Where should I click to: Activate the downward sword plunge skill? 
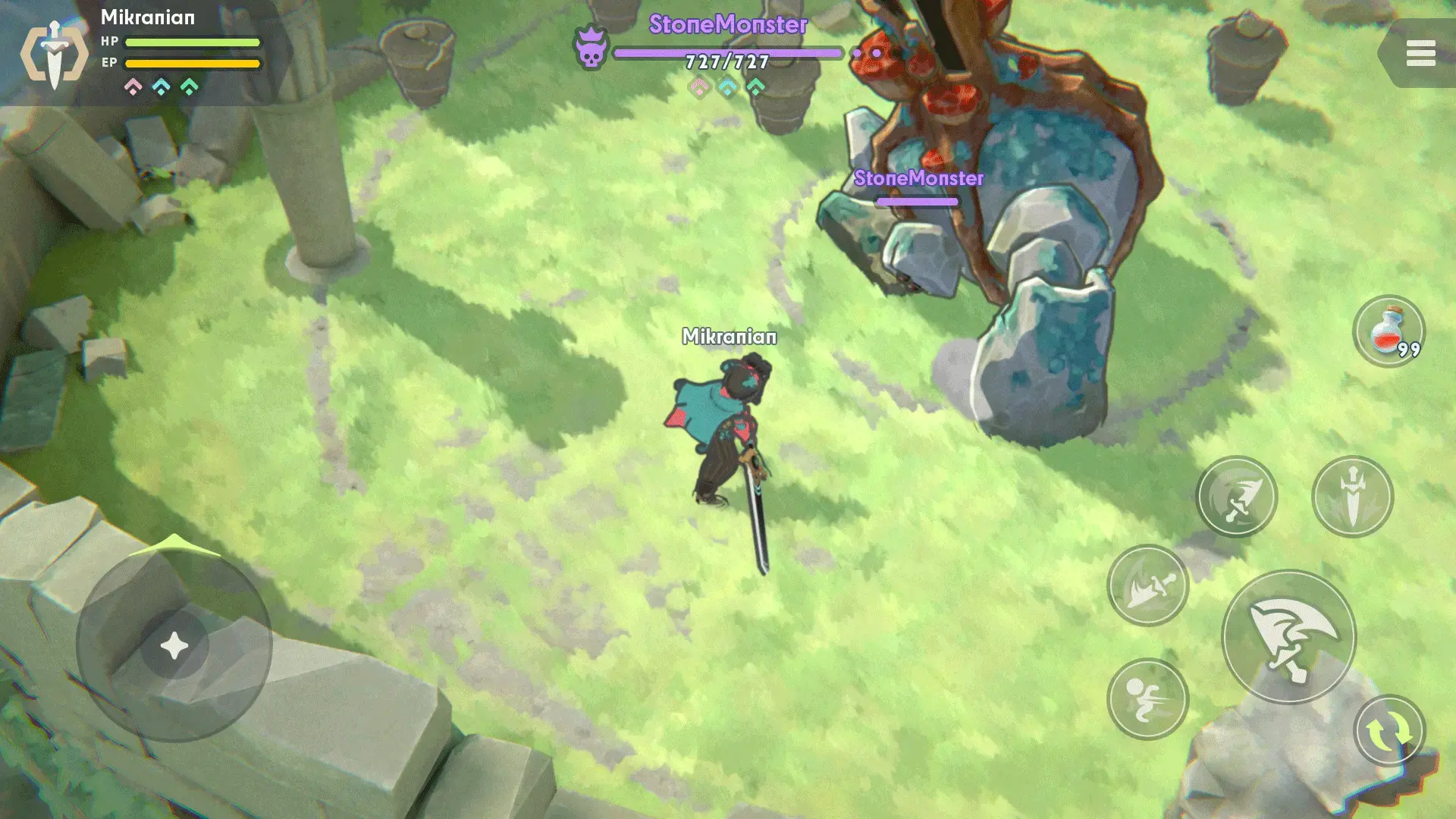tap(1352, 497)
